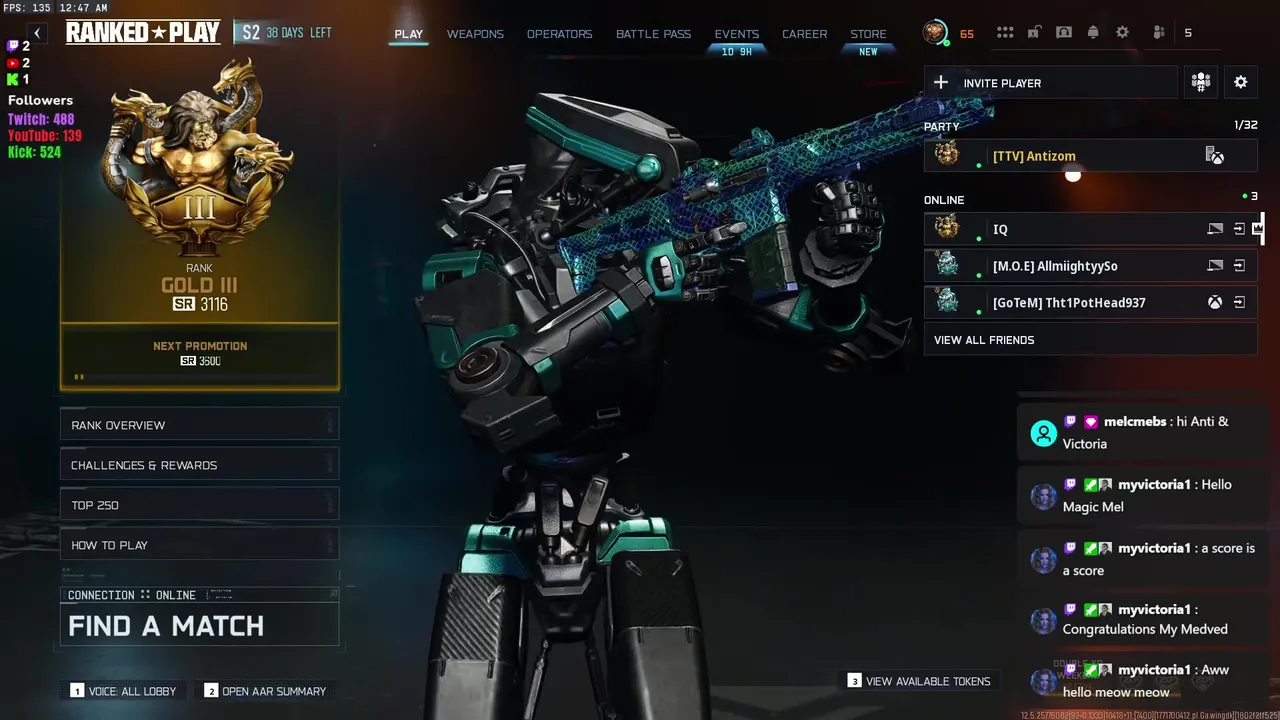View the Top 250 leaderboard
This screenshot has width=1280, height=720.
199,505
